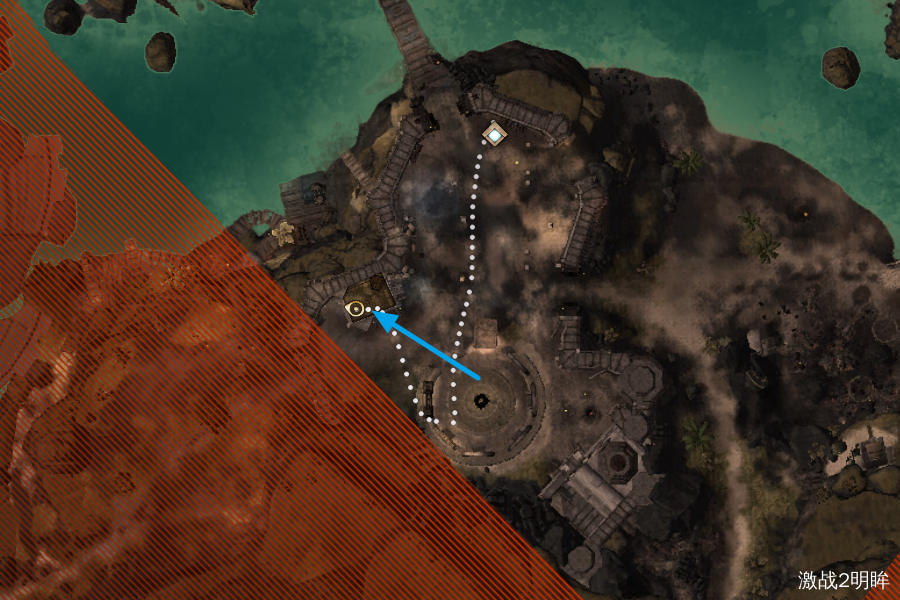900x600 pixels.
Task: Select the diamond waypoint marker on the map
Action: click(494, 133)
